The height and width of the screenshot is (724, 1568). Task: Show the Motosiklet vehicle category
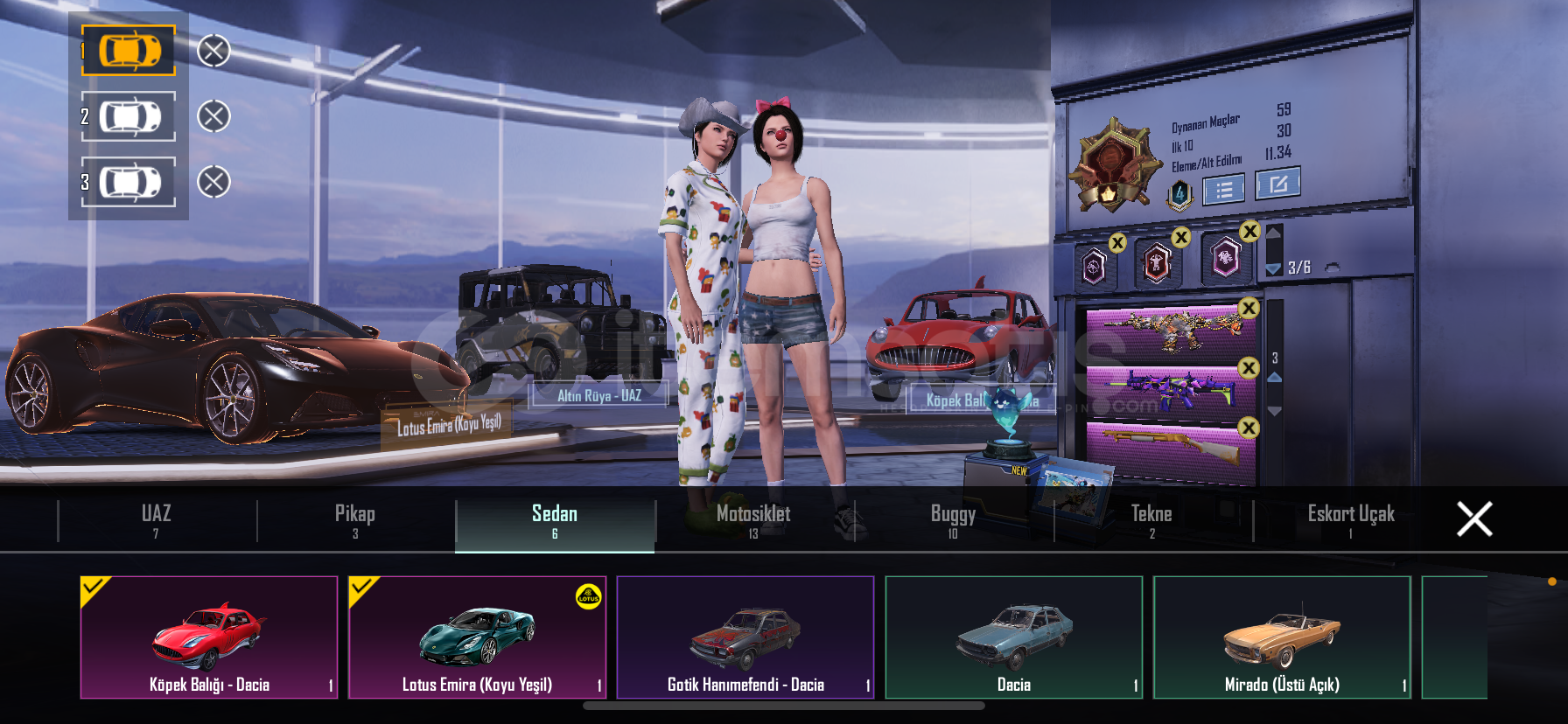[x=753, y=520]
